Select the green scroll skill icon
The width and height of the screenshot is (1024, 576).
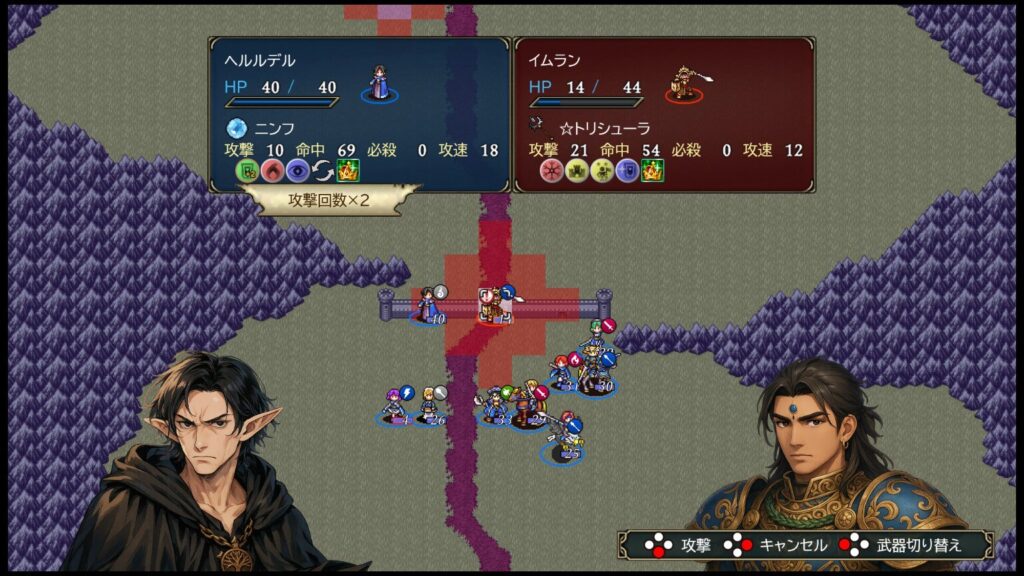click(x=247, y=171)
